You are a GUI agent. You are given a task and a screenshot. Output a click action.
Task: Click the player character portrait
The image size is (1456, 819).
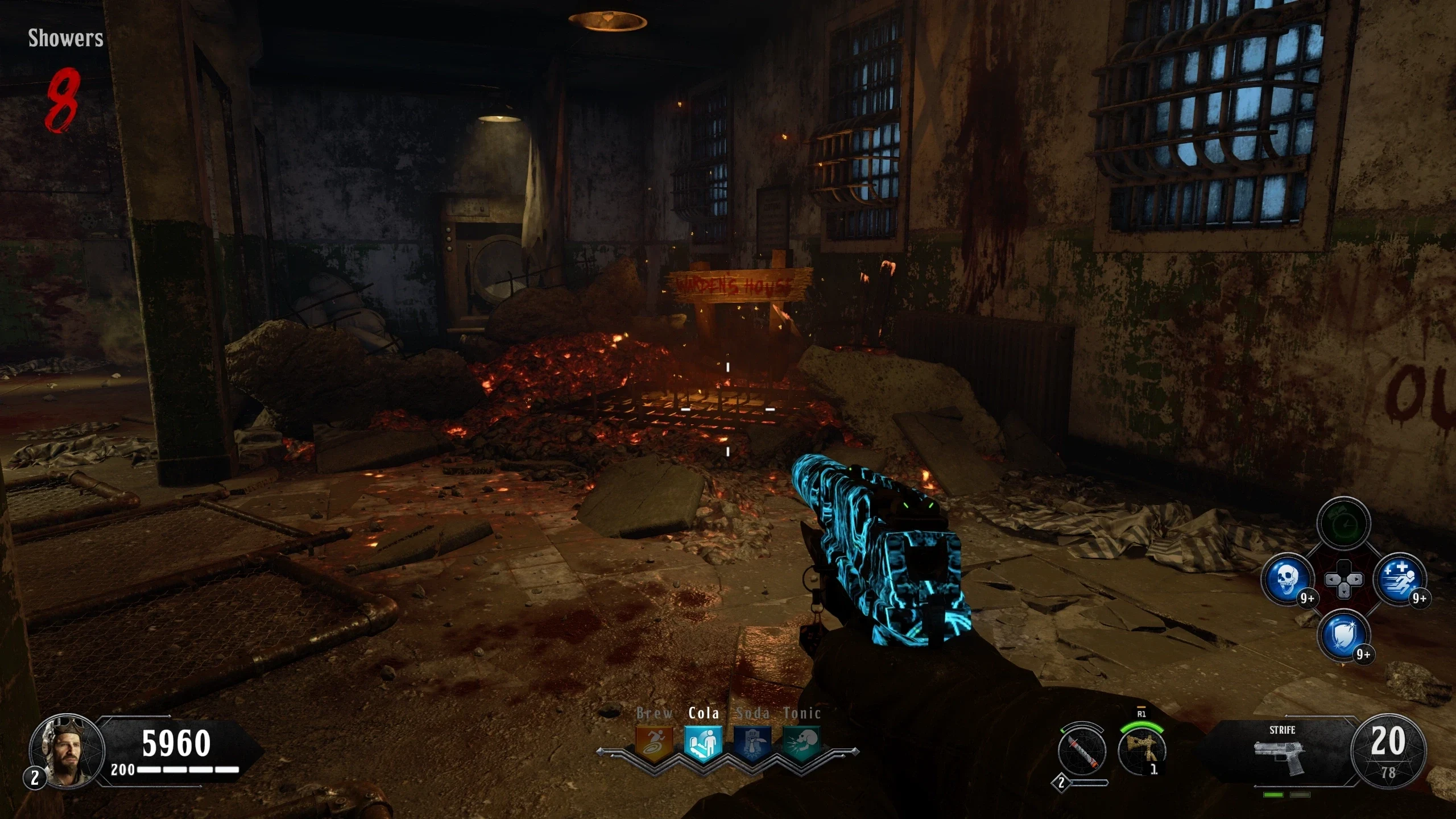point(67,751)
